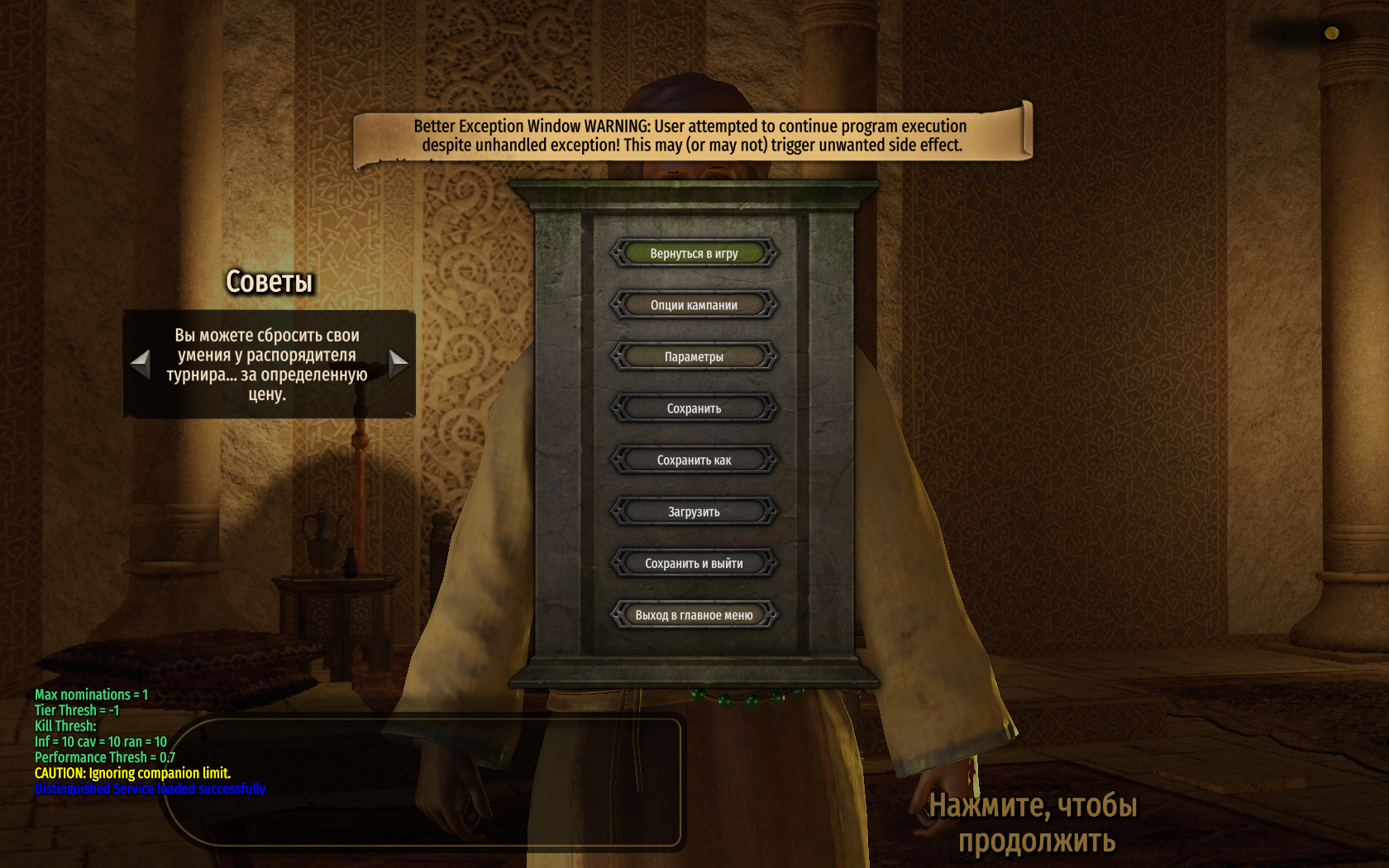Show the next tip with right arrow
Image resolution: width=1389 pixels, height=868 pixels.
pyautogui.click(x=398, y=363)
